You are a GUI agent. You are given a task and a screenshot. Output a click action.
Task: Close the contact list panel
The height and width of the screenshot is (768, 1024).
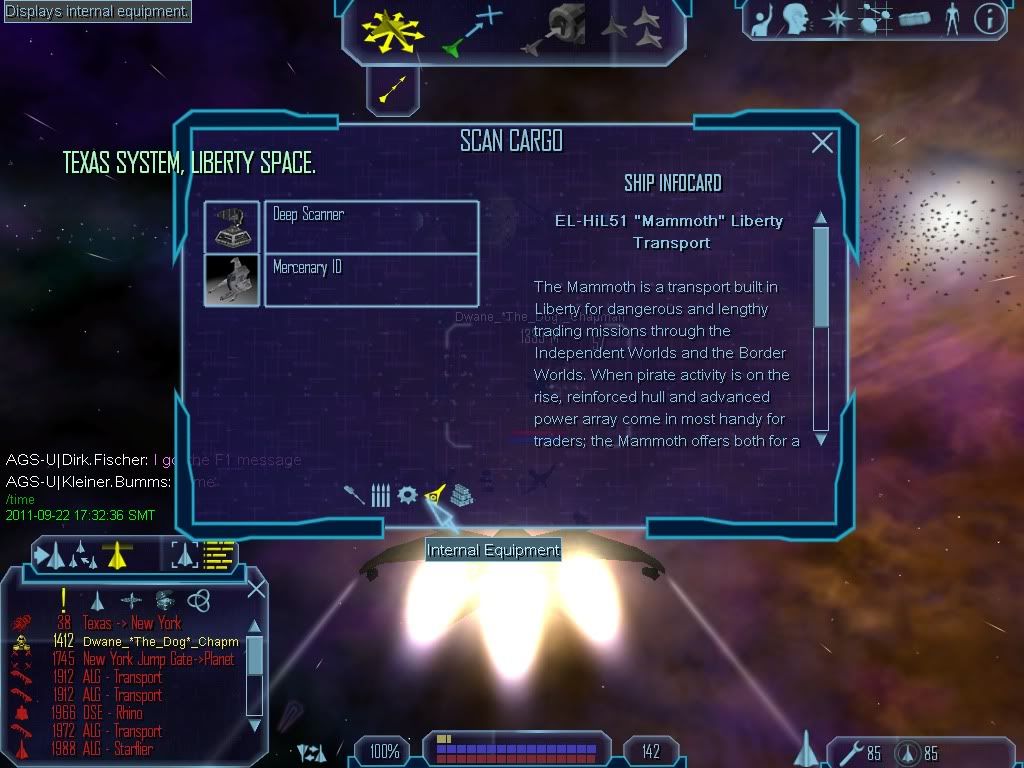pyautogui.click(x=256, y=589)
